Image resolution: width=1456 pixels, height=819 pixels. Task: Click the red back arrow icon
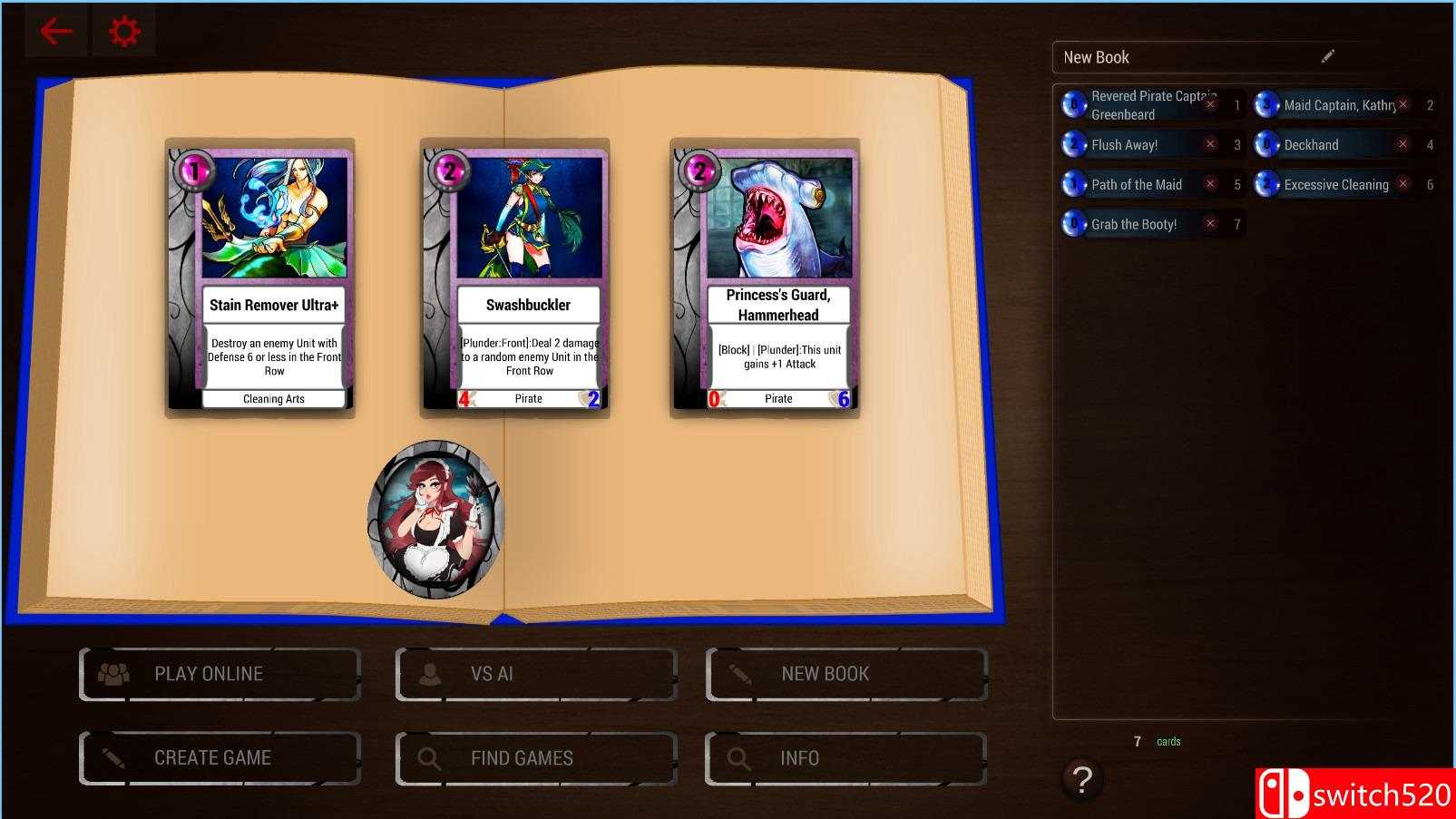pyautogui.click(x=56, y=30)
